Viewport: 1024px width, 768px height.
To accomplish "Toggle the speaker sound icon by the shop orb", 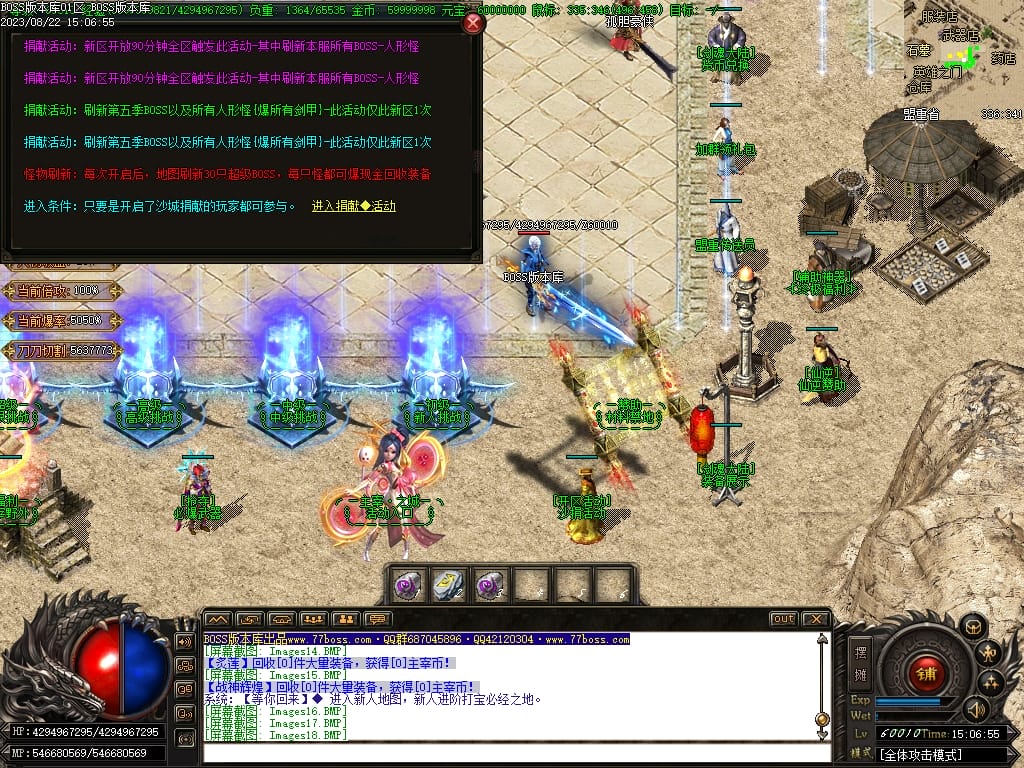I will click(975, 710).
